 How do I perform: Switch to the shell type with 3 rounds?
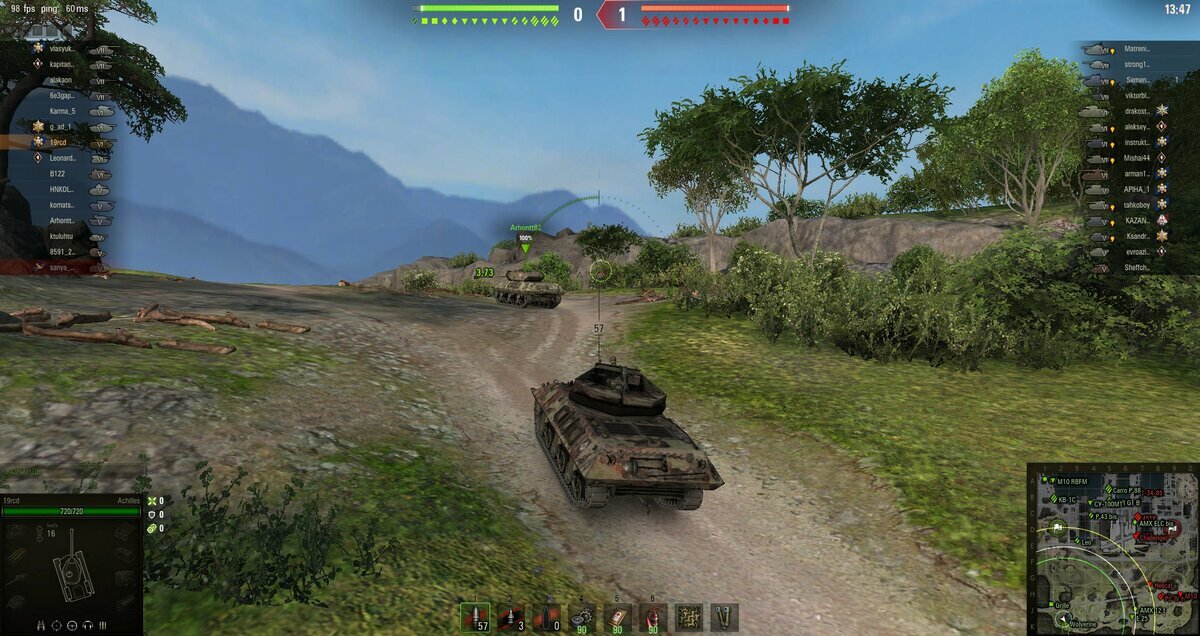pyautogui.click(x=511, y=617)
